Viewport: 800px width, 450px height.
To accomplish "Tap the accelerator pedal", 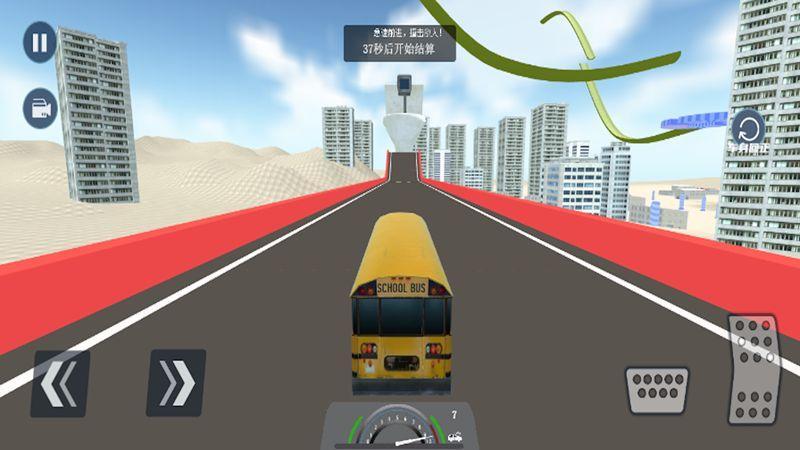I will coord(752,369).
